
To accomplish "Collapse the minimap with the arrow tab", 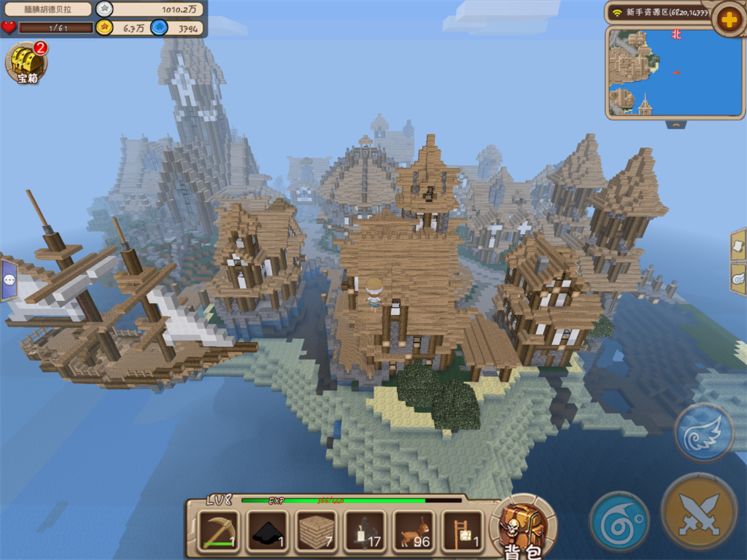I will click(677, 124).
